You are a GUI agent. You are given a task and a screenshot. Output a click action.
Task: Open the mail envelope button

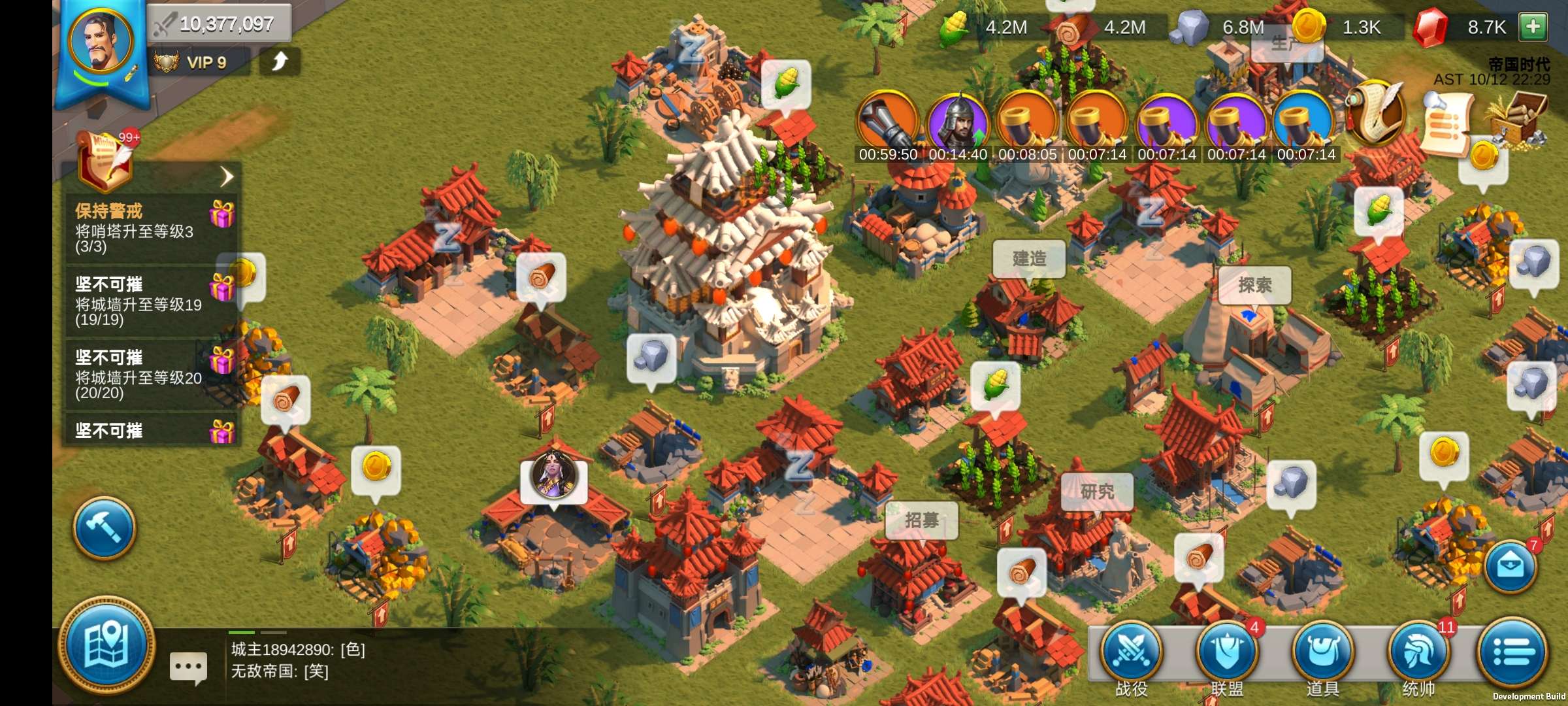tap(1511, 566)
